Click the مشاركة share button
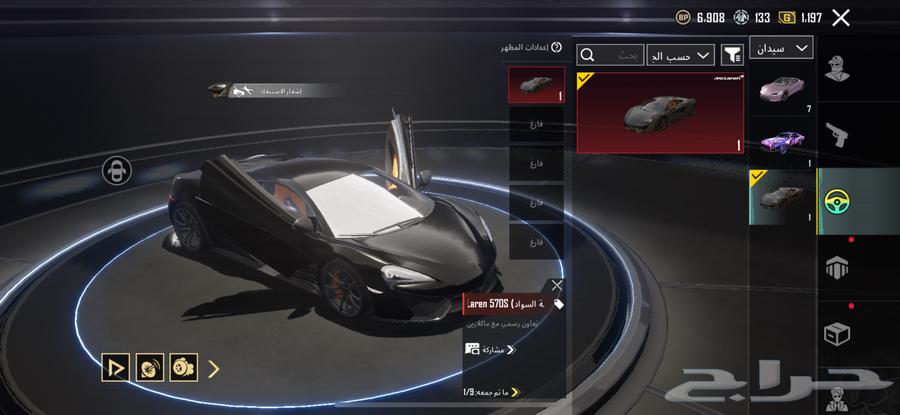This screenshot has height=415, width=900. pyautogui.click(x=490, y=349)
